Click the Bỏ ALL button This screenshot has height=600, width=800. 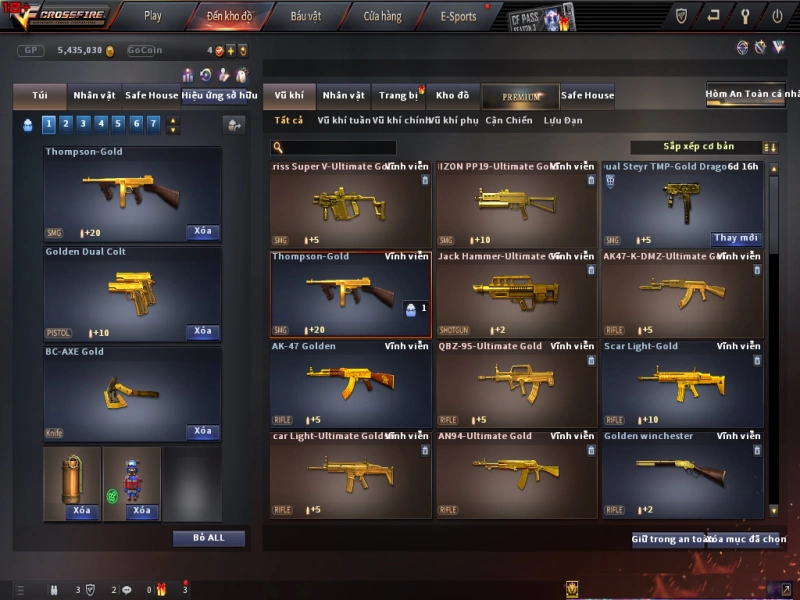(x=209, y=538)
